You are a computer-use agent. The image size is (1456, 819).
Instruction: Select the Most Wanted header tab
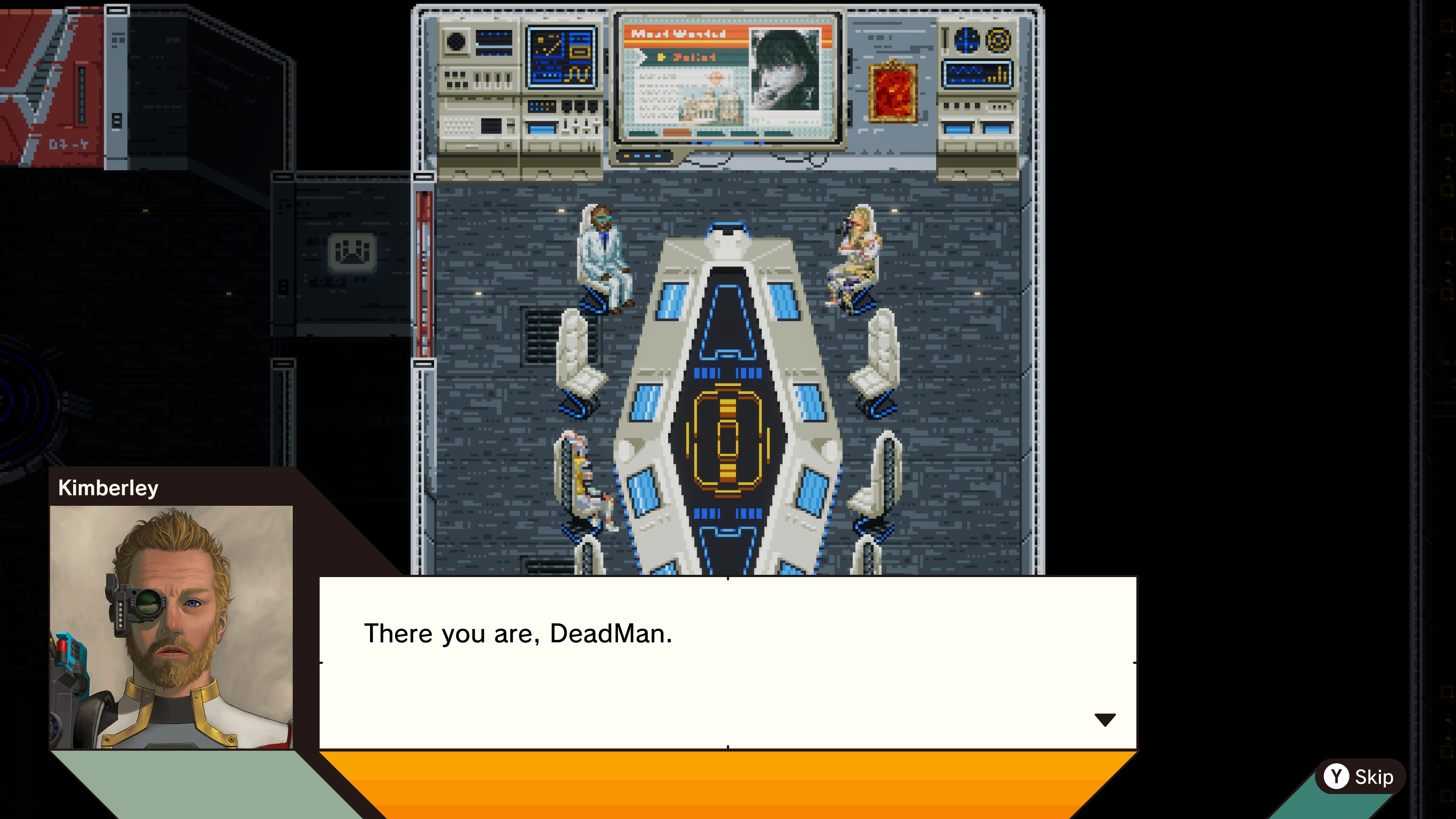(x=678, y=34)
